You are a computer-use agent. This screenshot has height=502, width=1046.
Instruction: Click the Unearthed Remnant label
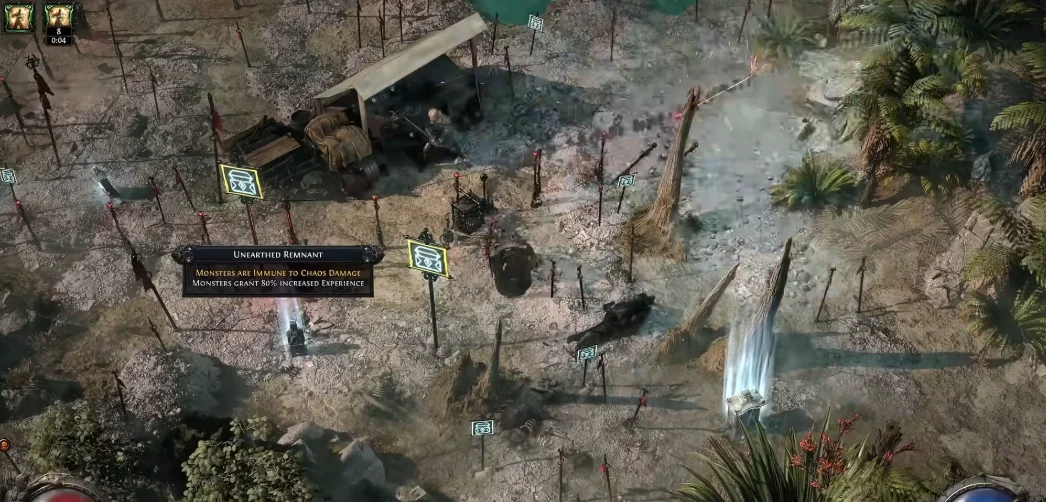[278, 255]
